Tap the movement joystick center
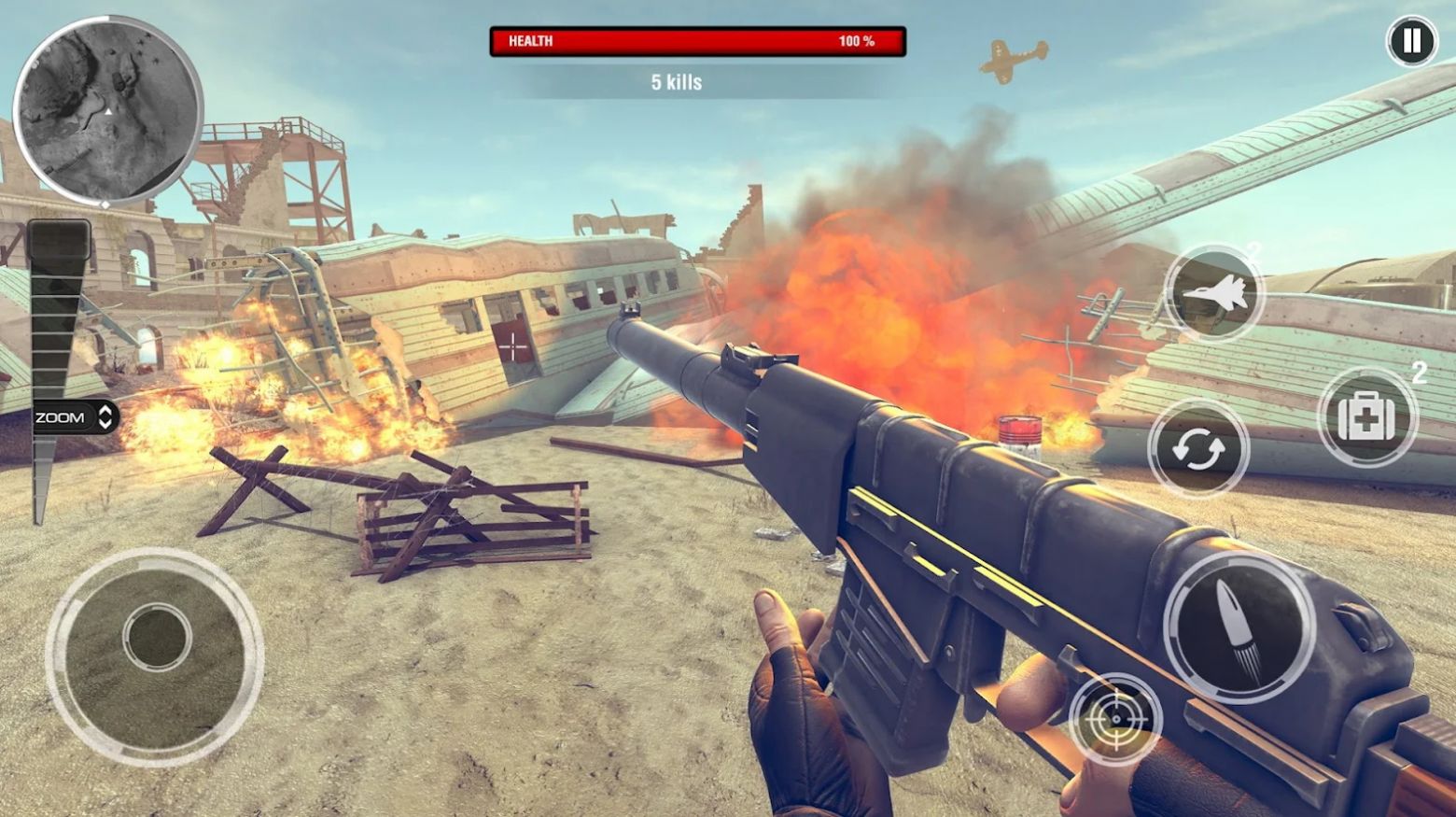This screenshot has height=817, width=1456. tap(156, 638)
